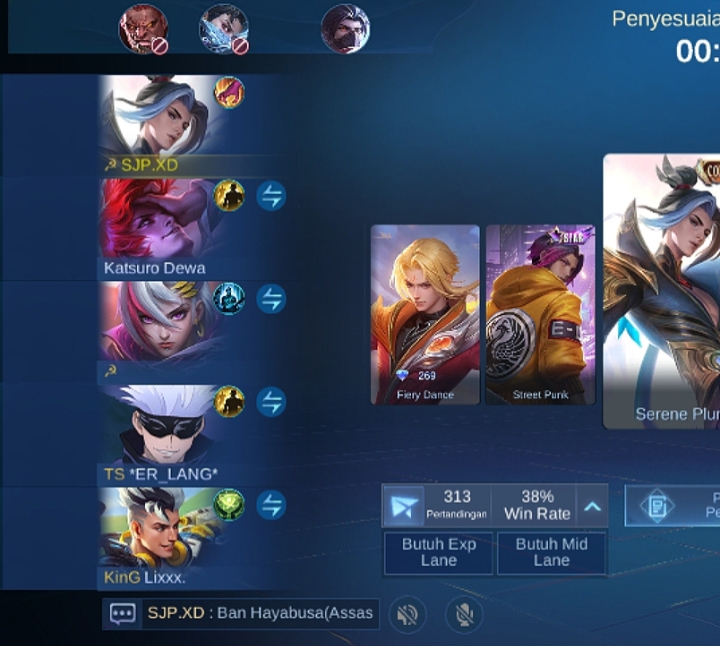Open SJP.XD's battle spell icon
Screen dimensions: 720x646
pos(229,93)
